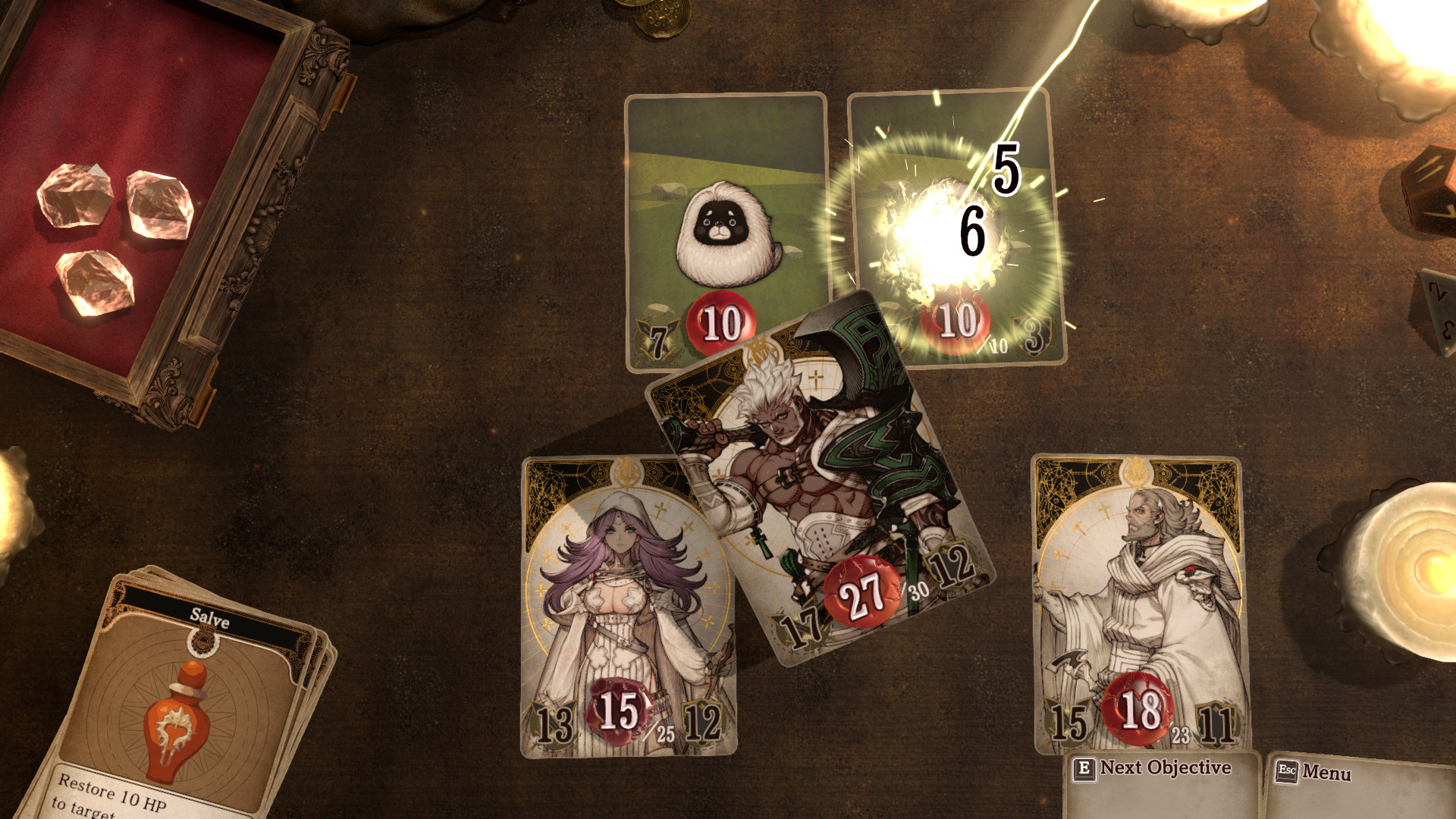Select the sage's attack value 15
The width and height of the screenshot is (1456, 819).
click(x=1067, y=723)
